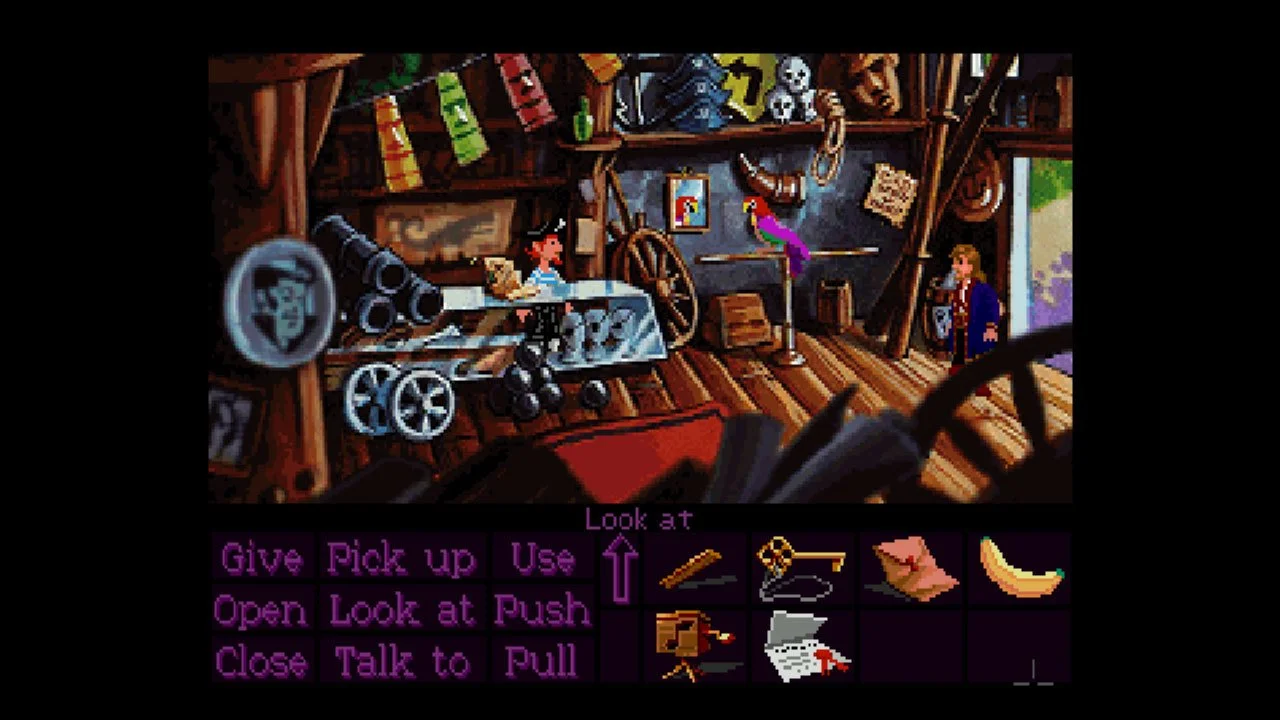The height and width of the screenshot is (720, 1280).
Task: Select the banana from inventory
Action: pos(1018,565)
